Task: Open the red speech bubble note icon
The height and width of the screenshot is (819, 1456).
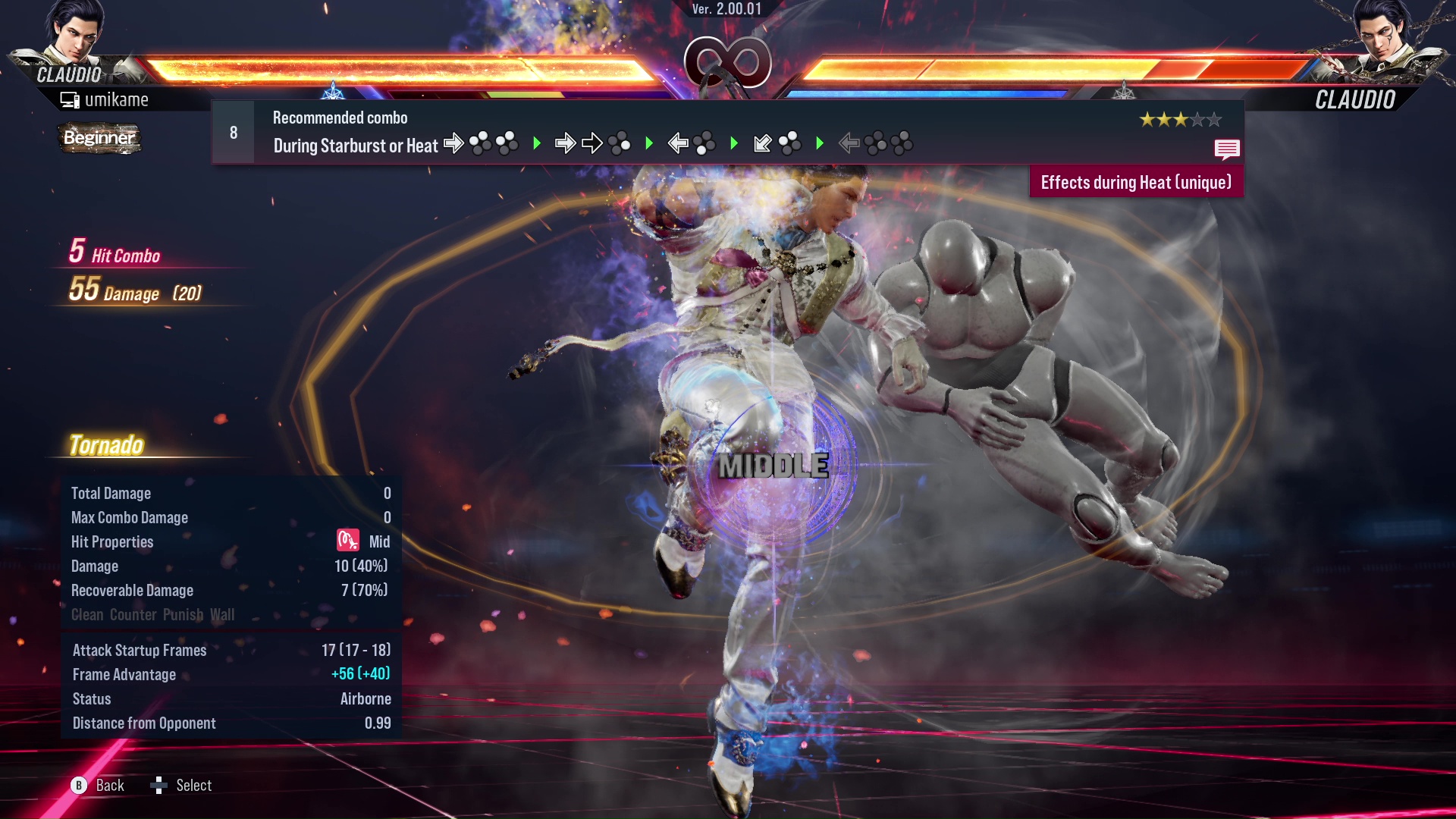Action: (1226, 149)
